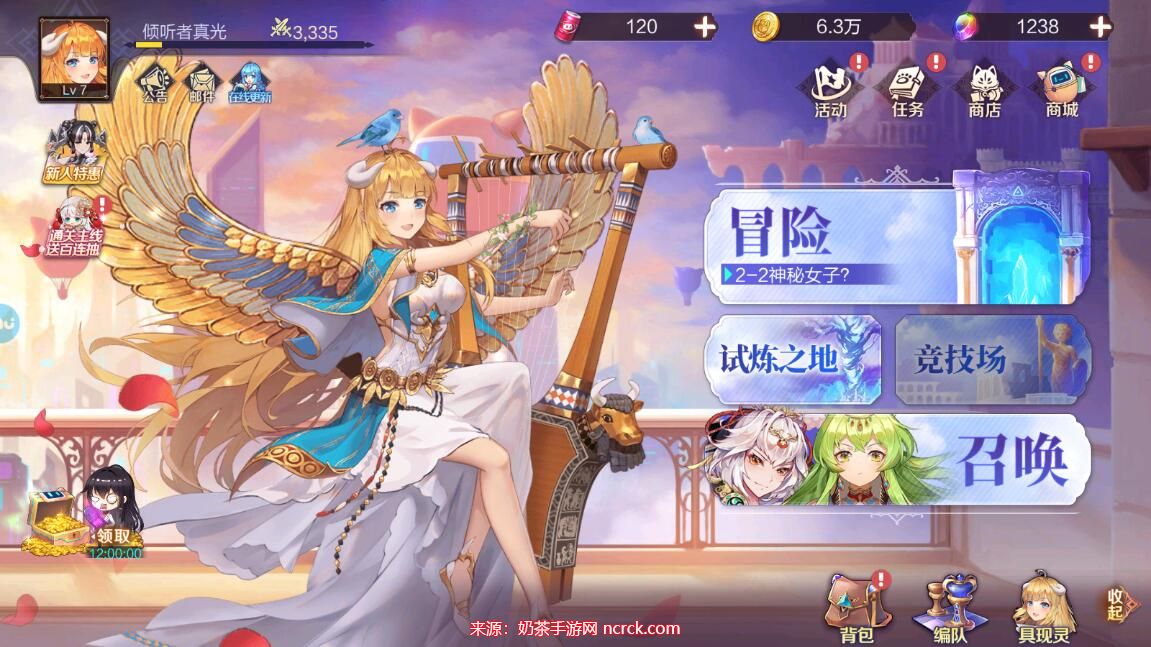Open the 竞技场 arena
This screenshot has height=647, width=1151.
[x=990, y=359]
